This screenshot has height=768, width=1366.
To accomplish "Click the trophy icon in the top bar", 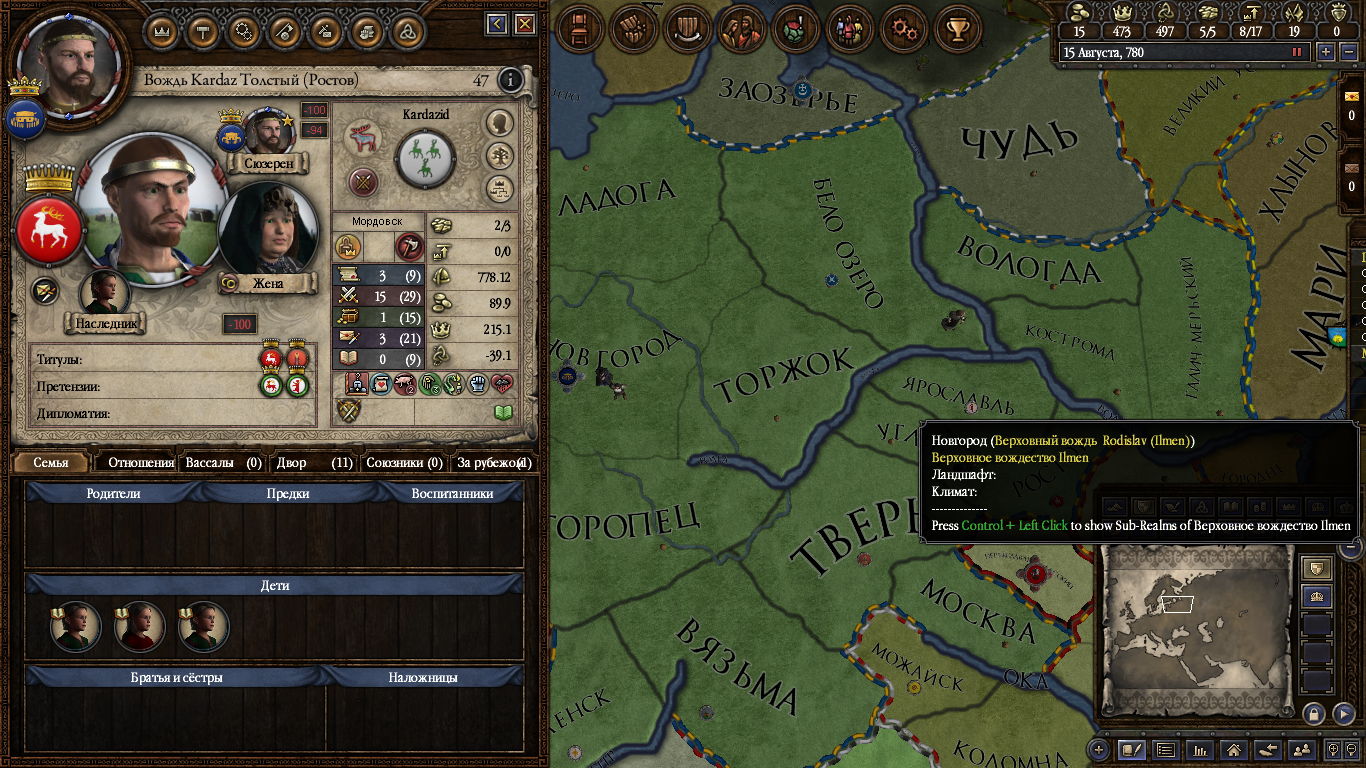I will pos(958,29).
